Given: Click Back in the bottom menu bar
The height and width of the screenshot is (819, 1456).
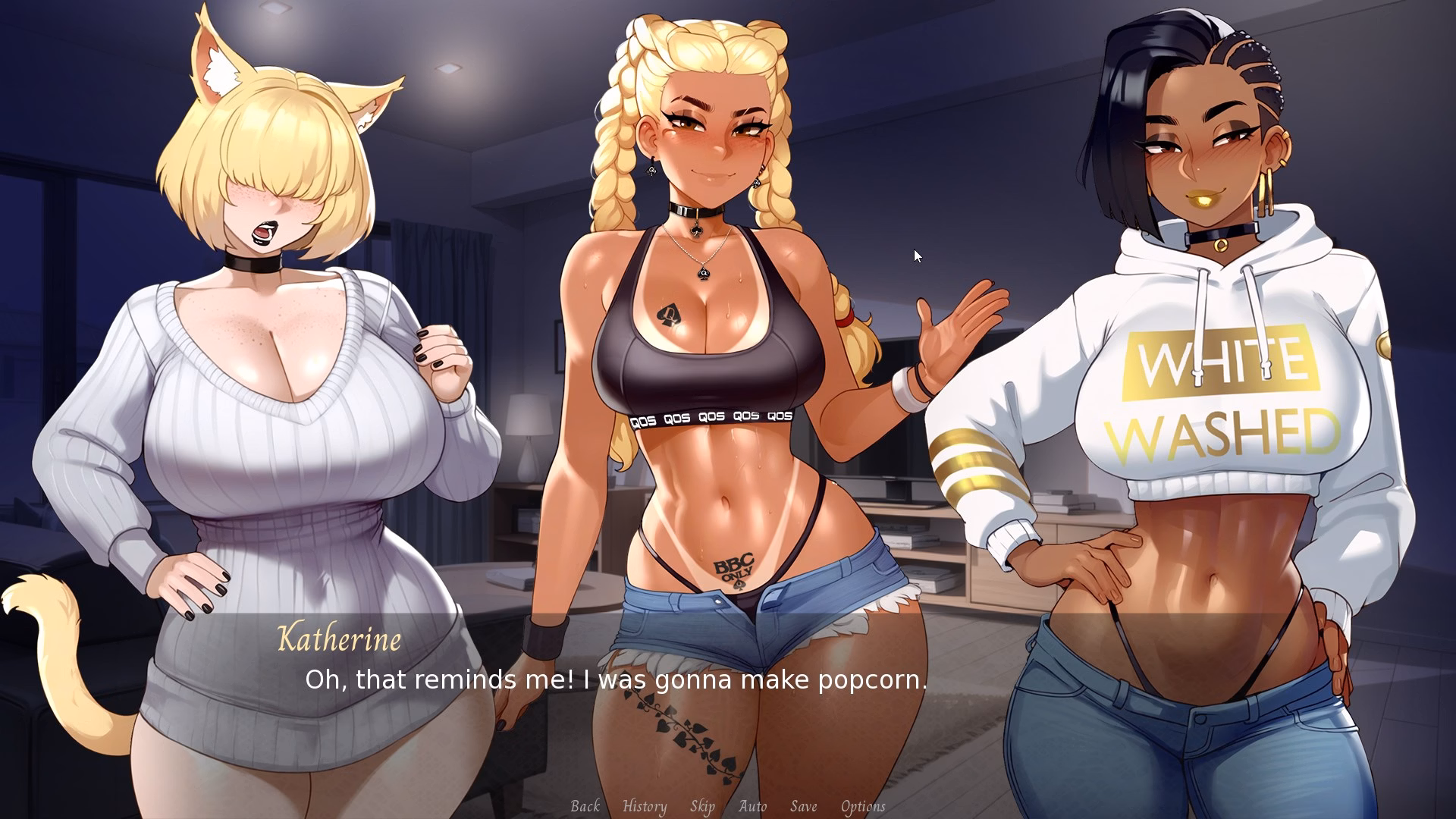Looking at the screenshot, I should [585, 806].
